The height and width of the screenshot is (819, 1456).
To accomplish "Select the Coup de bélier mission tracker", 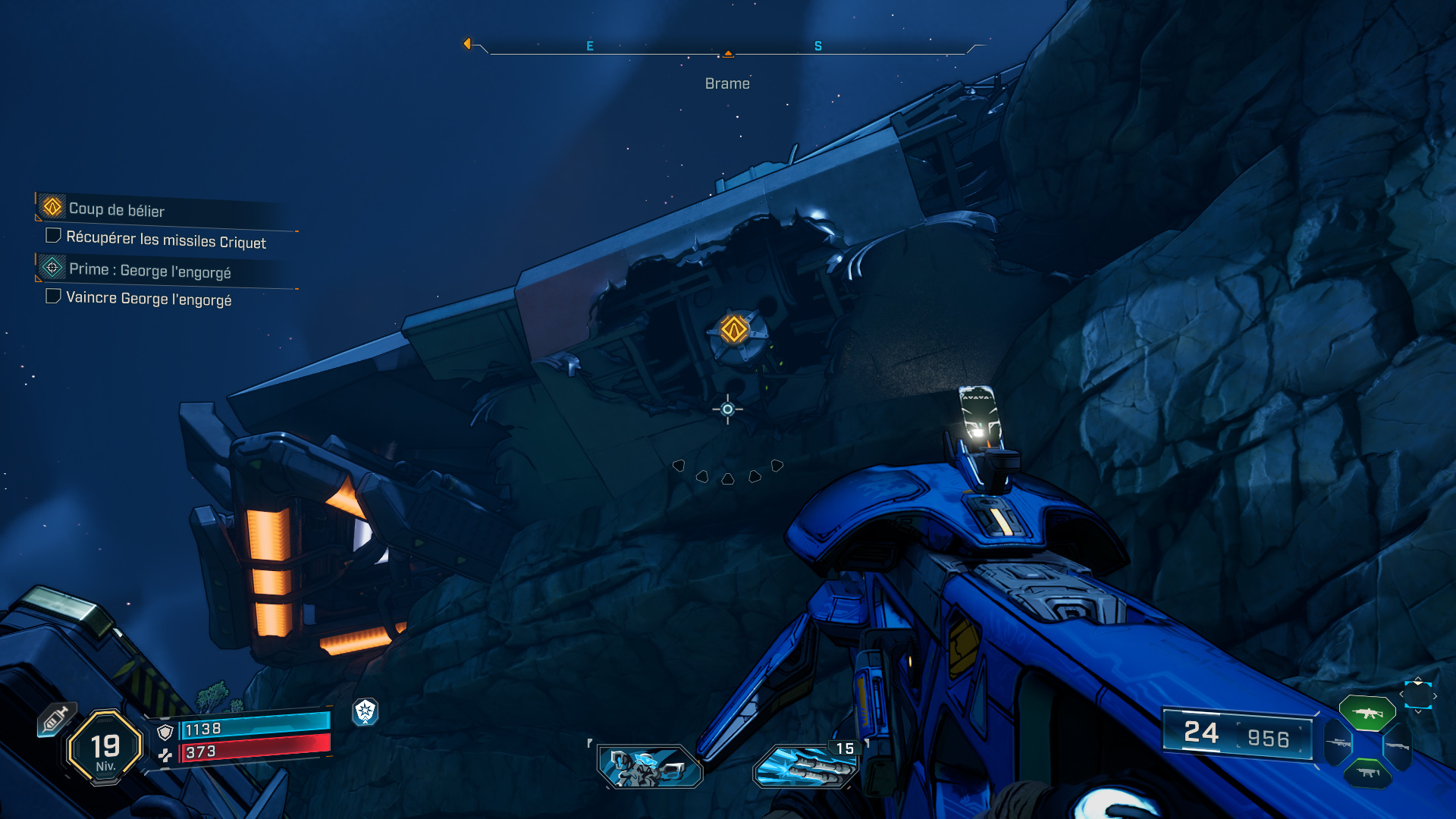I will (117, 209).
